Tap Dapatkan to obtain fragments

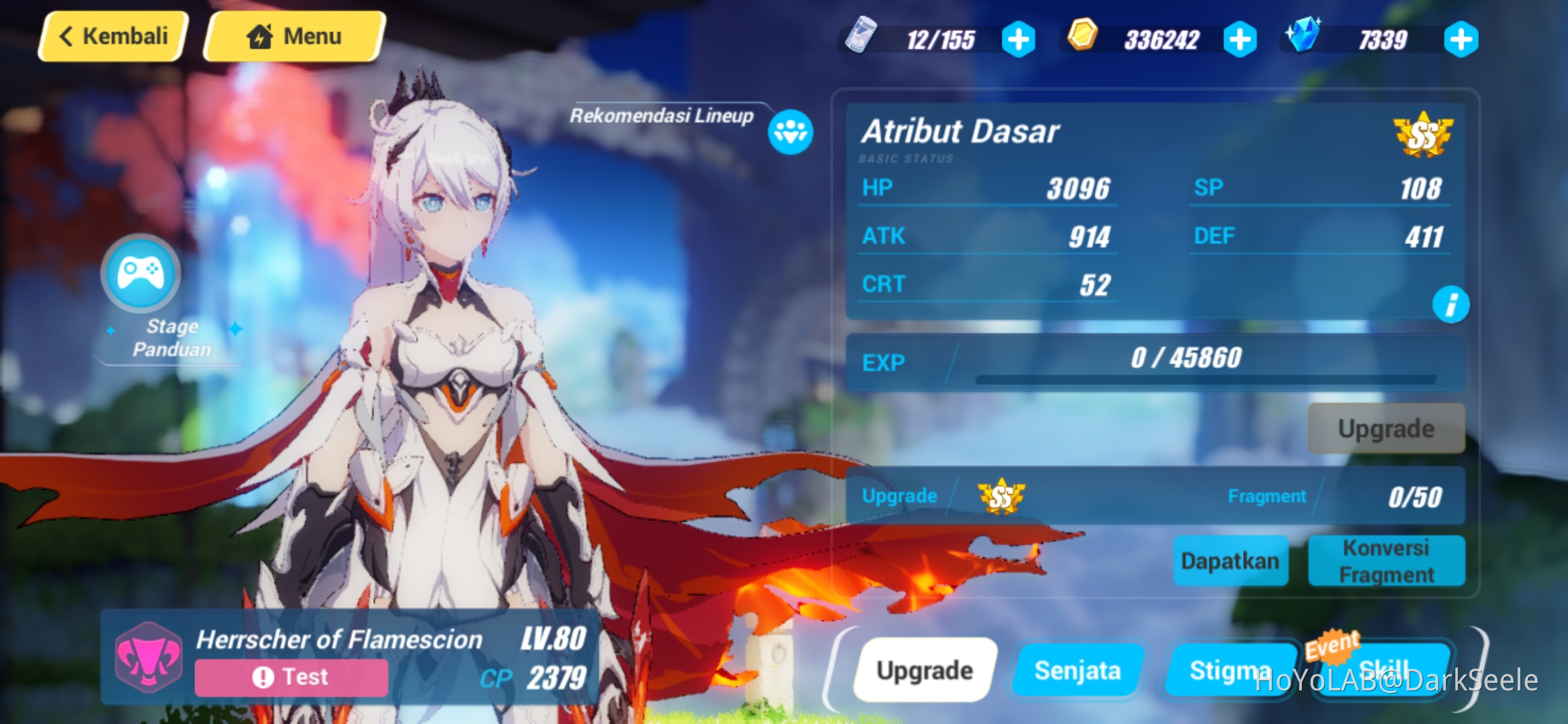pyautogui.click(x=1230, y=561)
